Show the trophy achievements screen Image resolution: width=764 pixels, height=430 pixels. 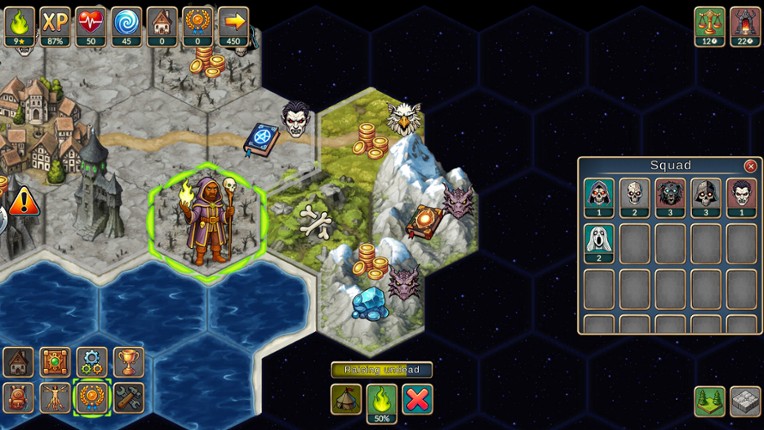pos(127,362)
